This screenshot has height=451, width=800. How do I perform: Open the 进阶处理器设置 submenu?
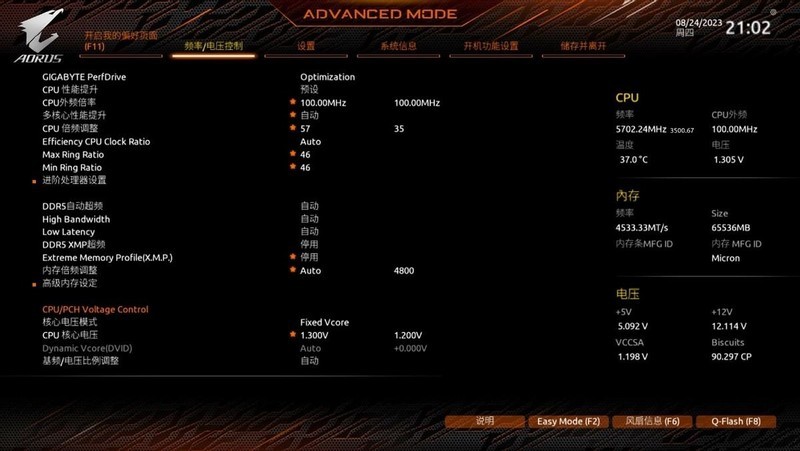coord(74,180)
